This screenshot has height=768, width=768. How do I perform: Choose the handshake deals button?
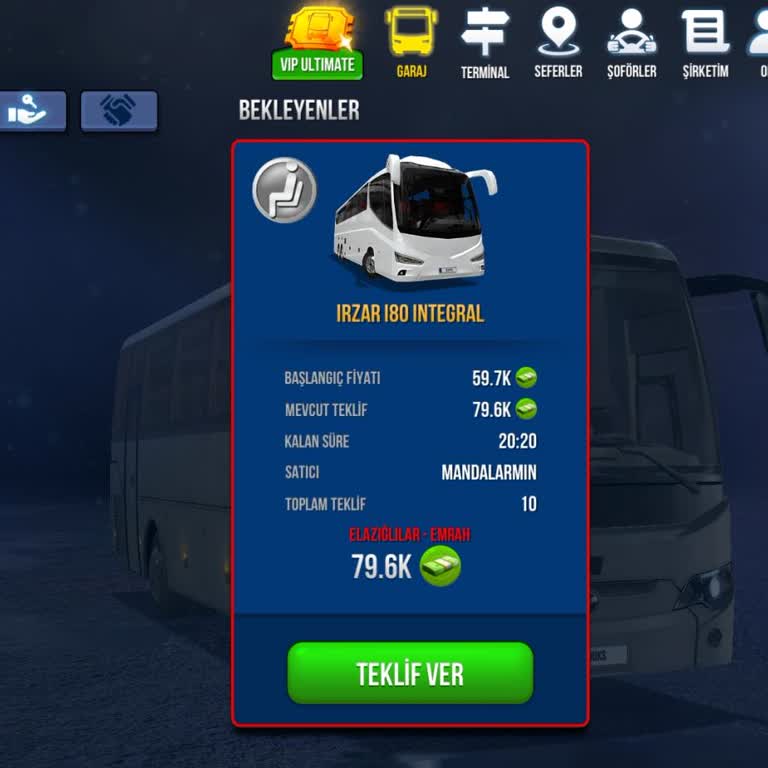point(119,111)
